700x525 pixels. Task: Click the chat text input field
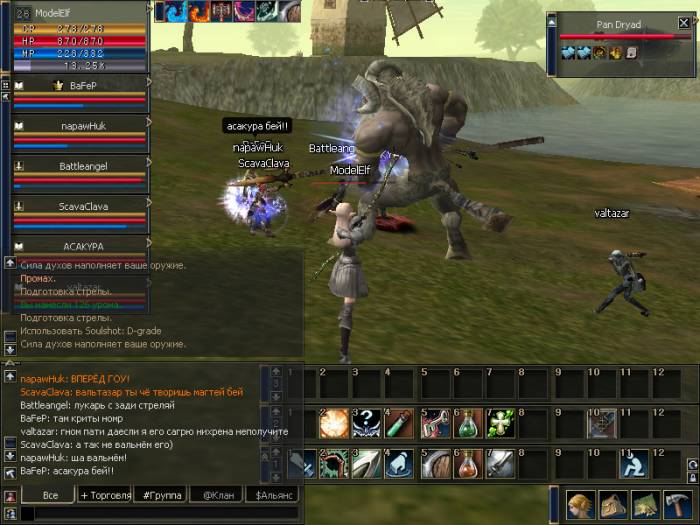(160, 512)
